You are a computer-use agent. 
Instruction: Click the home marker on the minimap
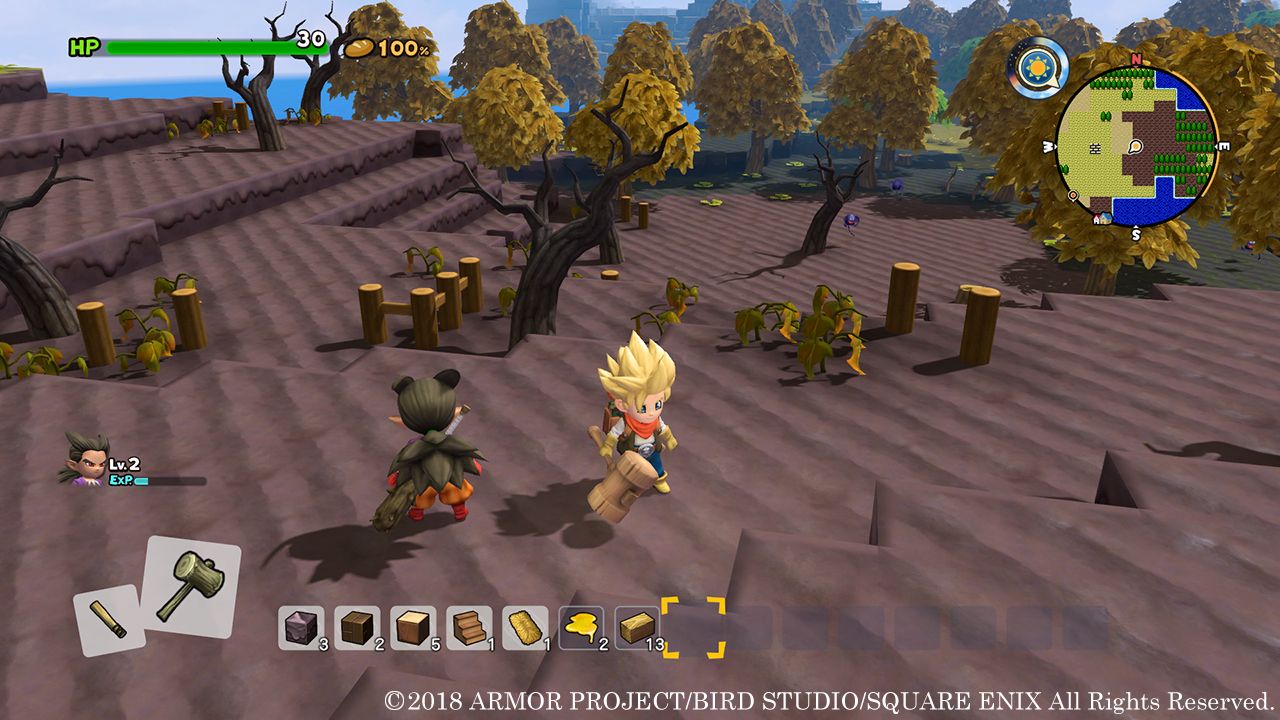(x=1103, y=219)
